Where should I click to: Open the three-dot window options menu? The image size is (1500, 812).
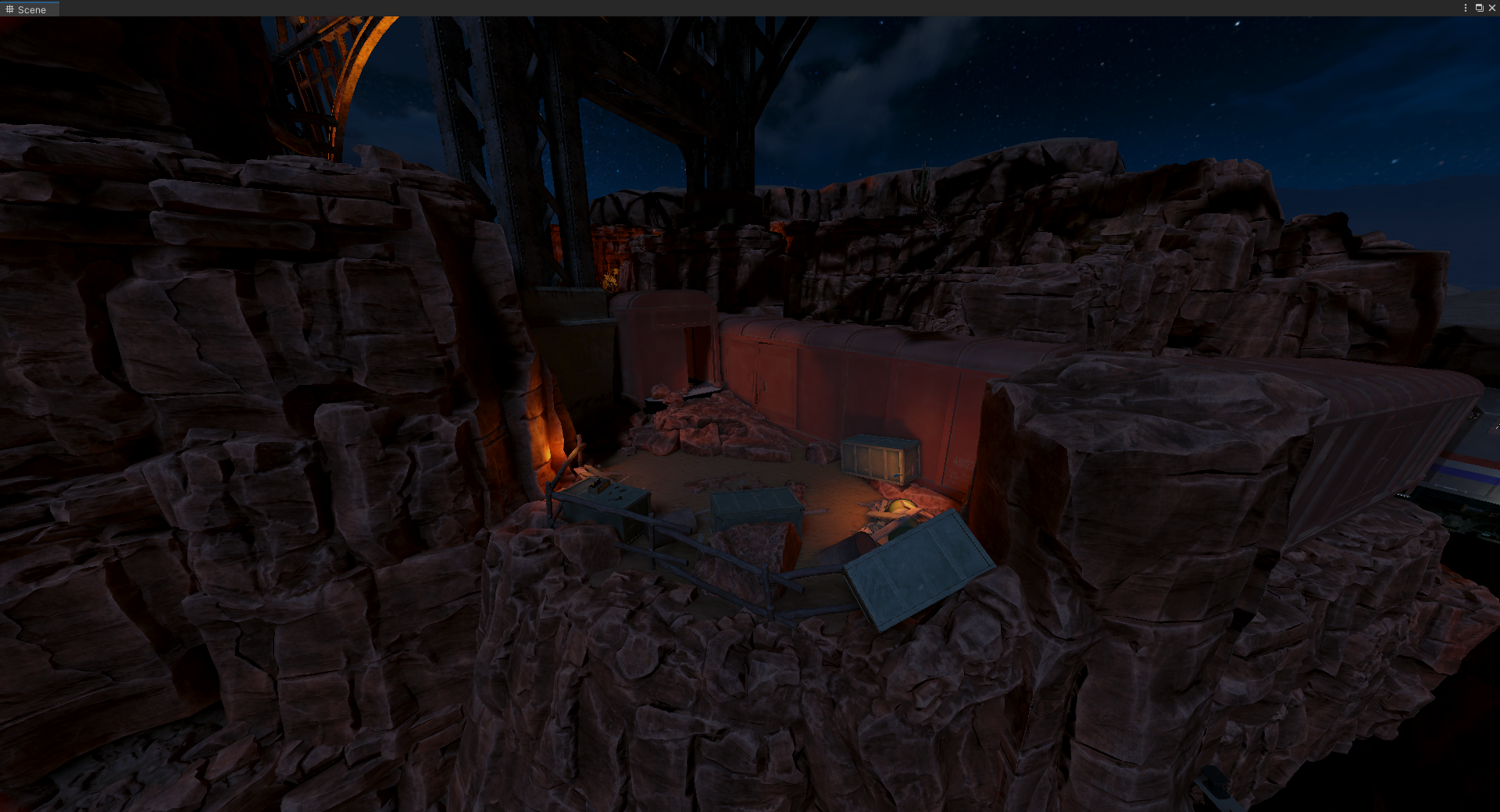[1465, 8]
